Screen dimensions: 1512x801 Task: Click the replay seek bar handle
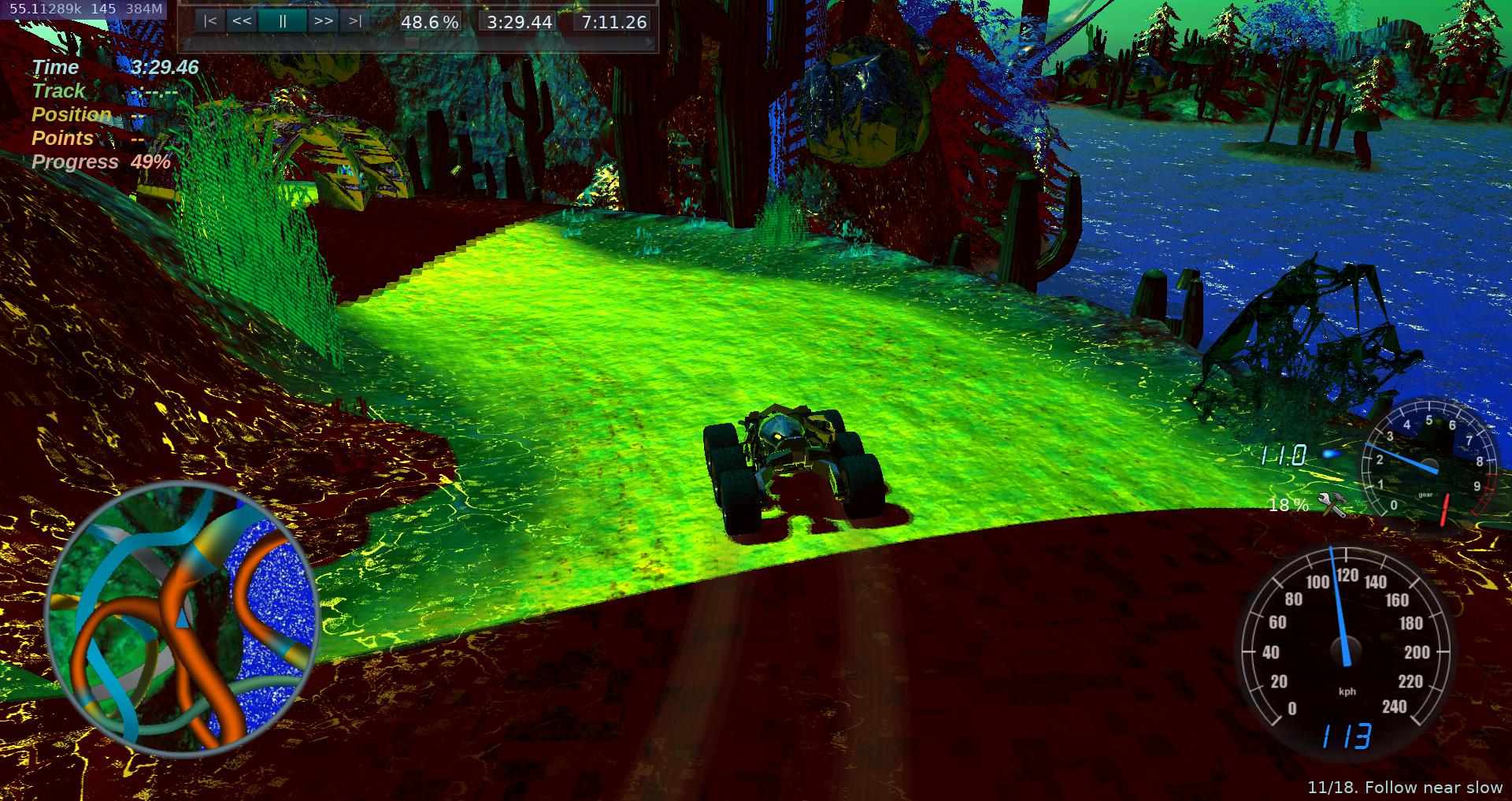coord(411,42)
